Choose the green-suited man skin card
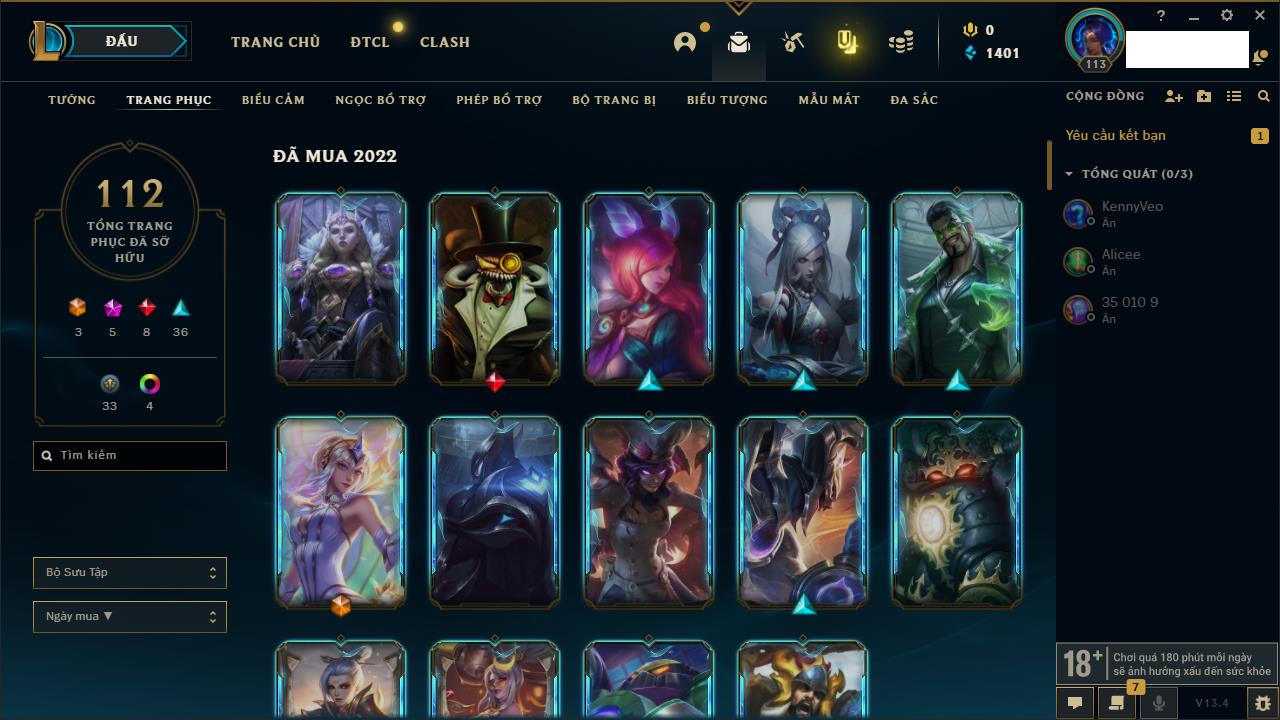The image size is (1280, 720). [957, 288]
